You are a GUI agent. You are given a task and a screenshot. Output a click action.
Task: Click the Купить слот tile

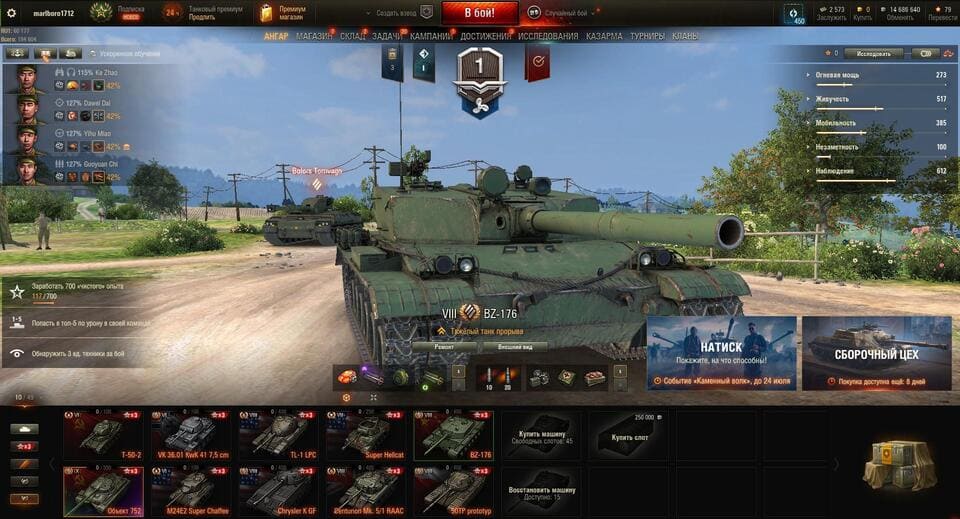[x=627, y=435]
